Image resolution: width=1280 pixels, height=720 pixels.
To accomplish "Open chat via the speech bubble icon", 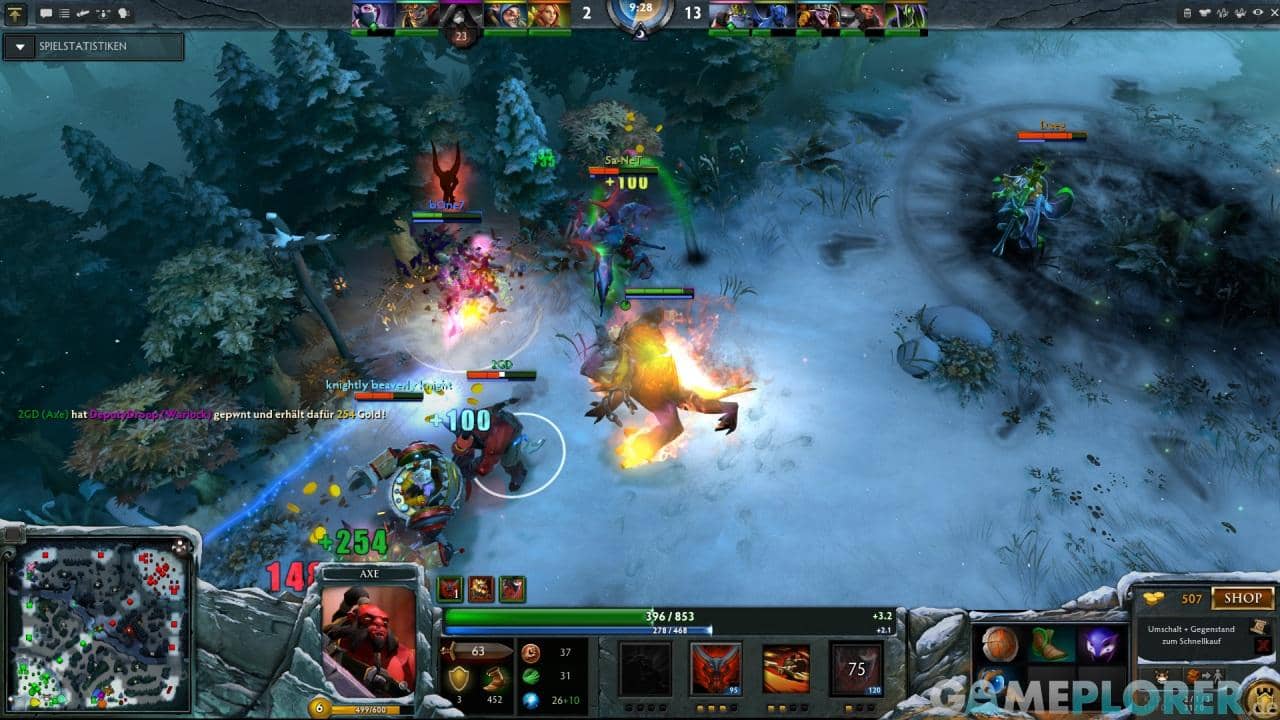I will click(46, 13).
